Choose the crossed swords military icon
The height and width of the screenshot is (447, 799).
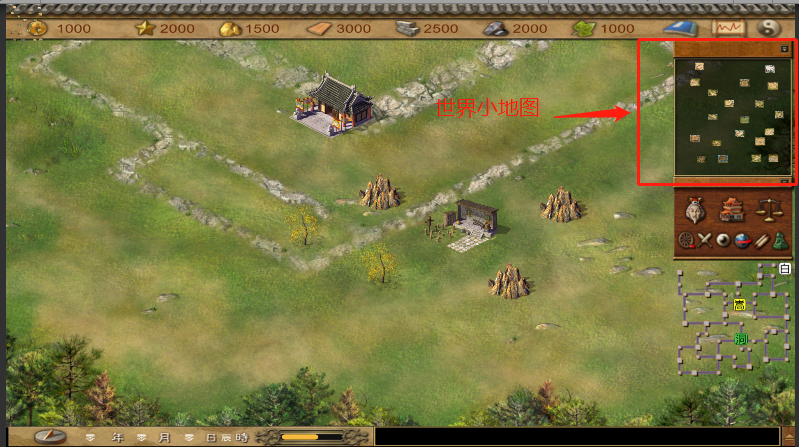703,240
